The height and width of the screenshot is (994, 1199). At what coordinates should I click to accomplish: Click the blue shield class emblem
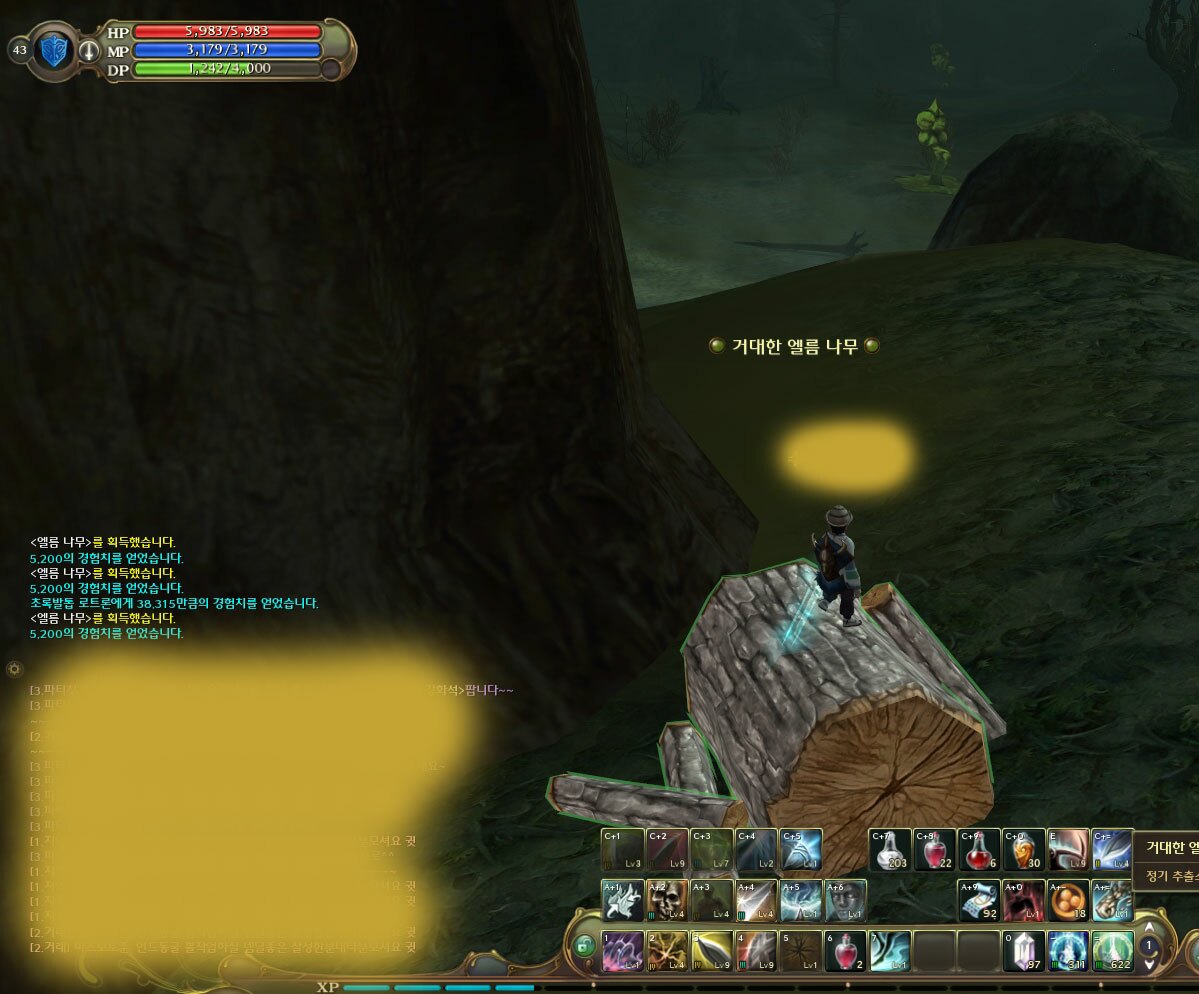point(53,50)
